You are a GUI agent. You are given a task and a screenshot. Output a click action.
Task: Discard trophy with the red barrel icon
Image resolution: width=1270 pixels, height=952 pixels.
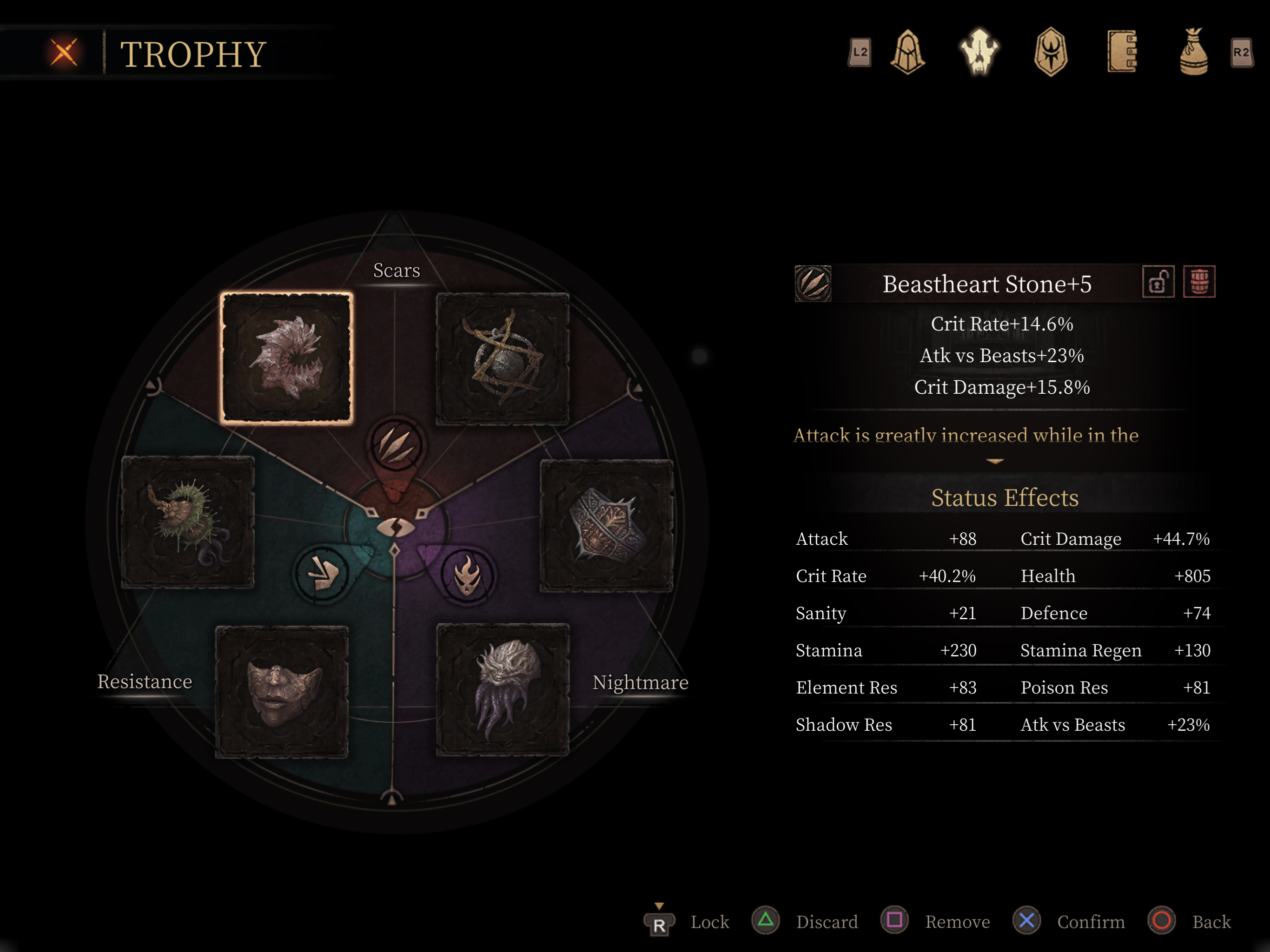[x=1199, y=282]
